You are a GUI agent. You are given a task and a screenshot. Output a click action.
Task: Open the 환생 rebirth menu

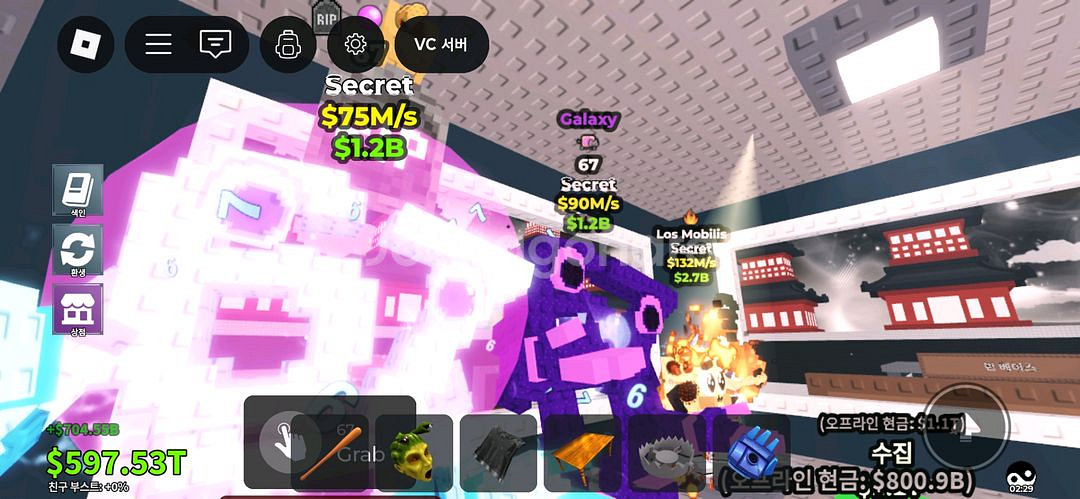pyautogui.click(x=78, y=250)
